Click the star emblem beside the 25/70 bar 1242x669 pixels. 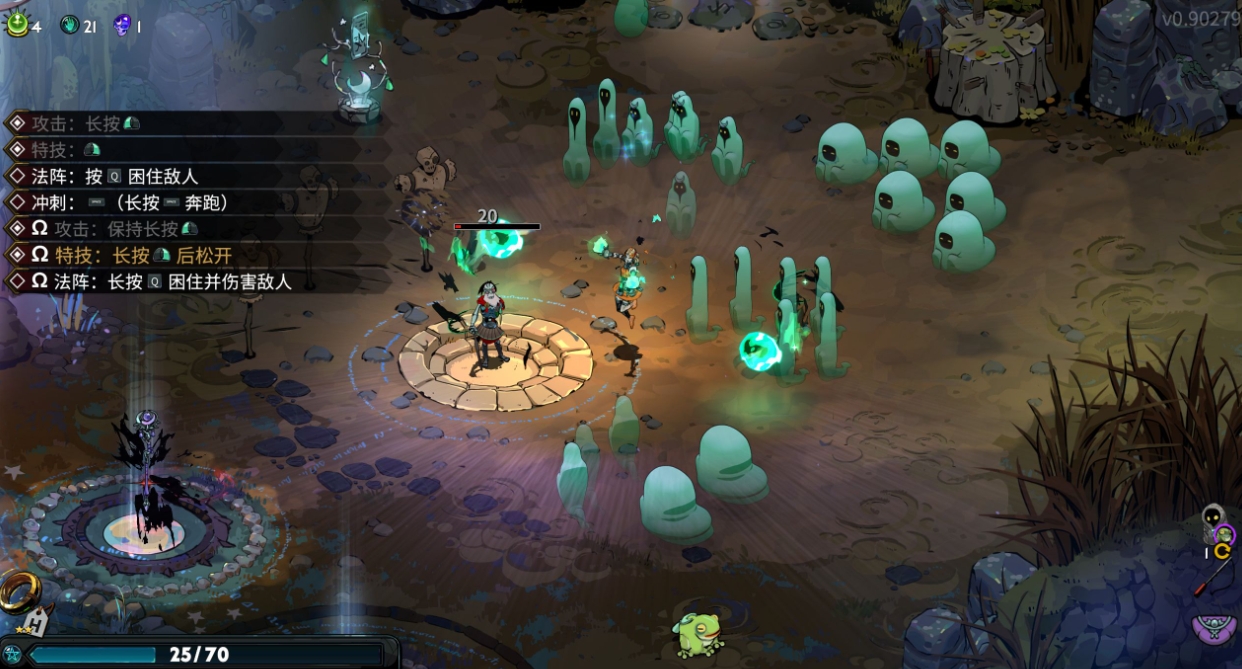point(13,655)
